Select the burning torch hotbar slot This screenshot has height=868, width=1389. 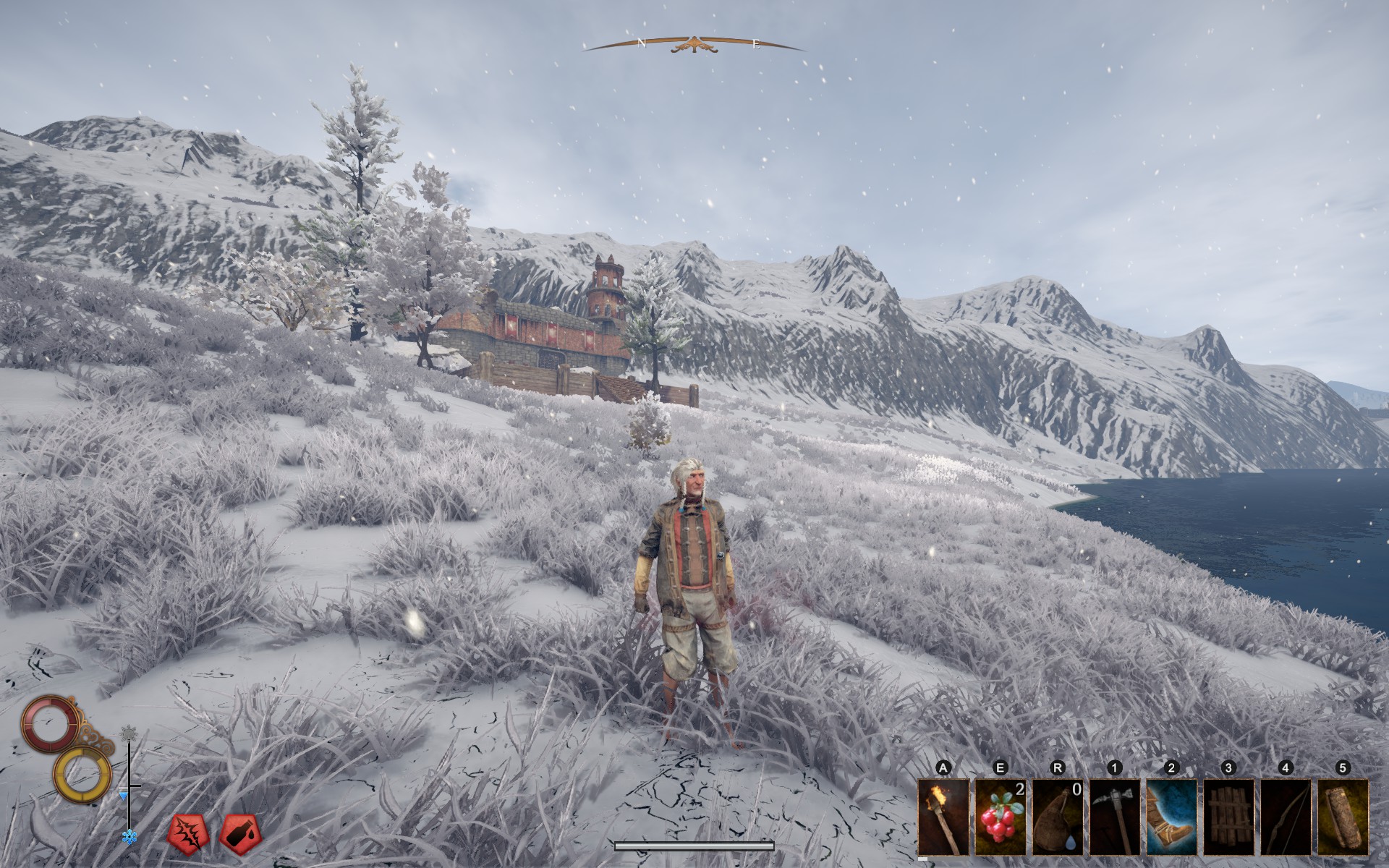tap(943, 817)
